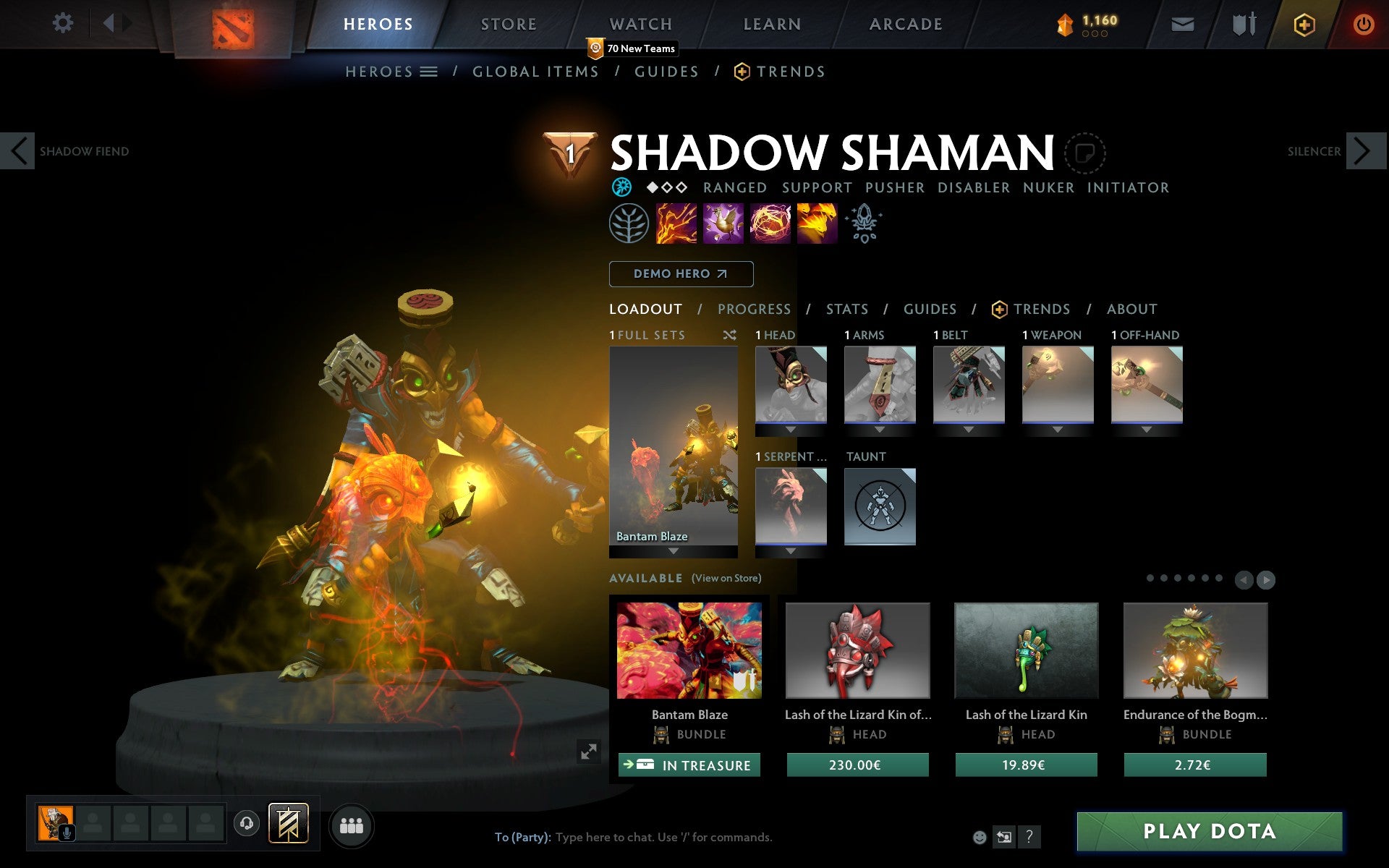Click the DEMO HERO button

coord(681,274)
